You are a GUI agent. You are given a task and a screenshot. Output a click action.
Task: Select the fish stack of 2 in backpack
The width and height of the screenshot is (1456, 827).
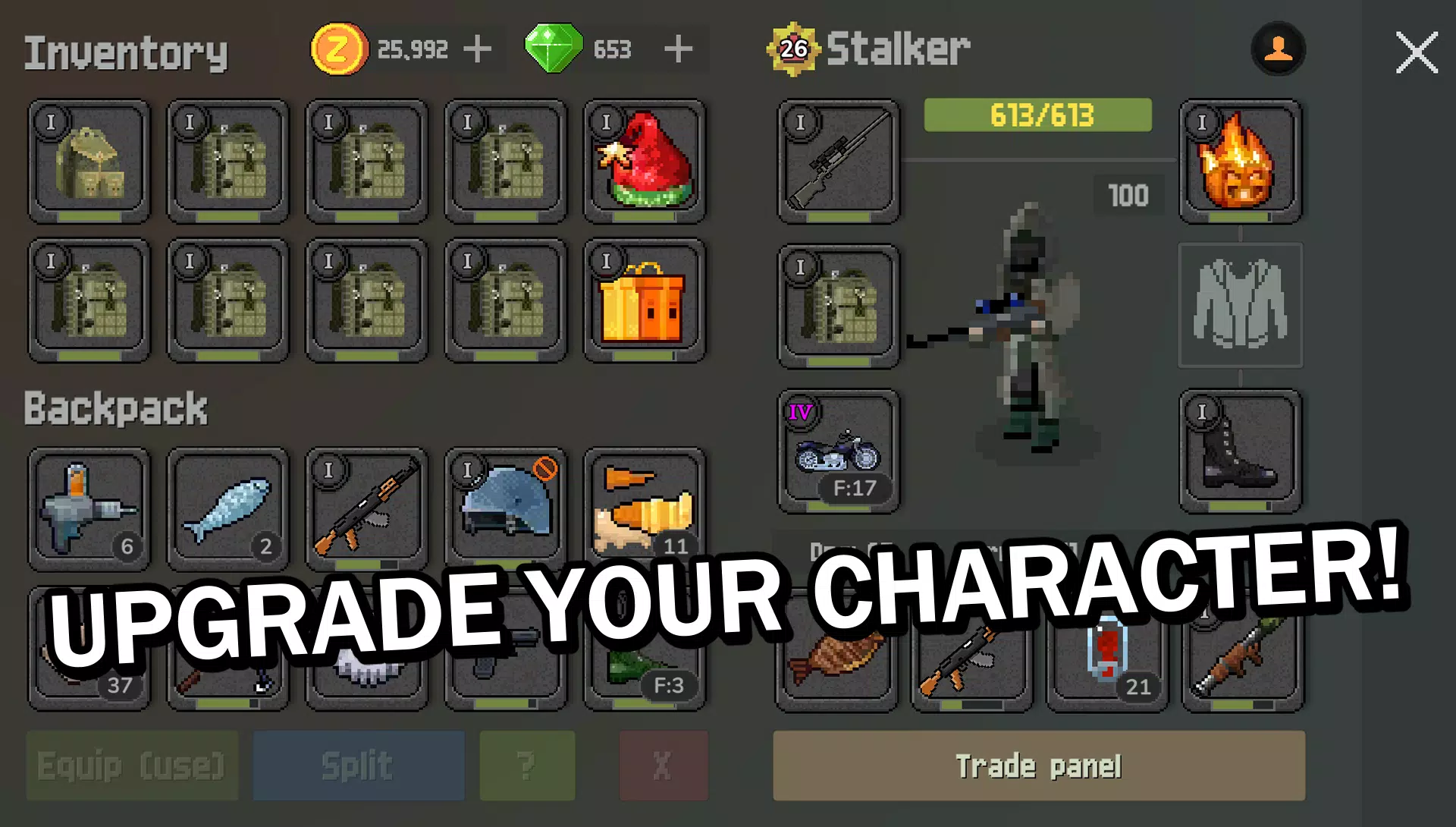pyautogui.click(x=227, y=508)
